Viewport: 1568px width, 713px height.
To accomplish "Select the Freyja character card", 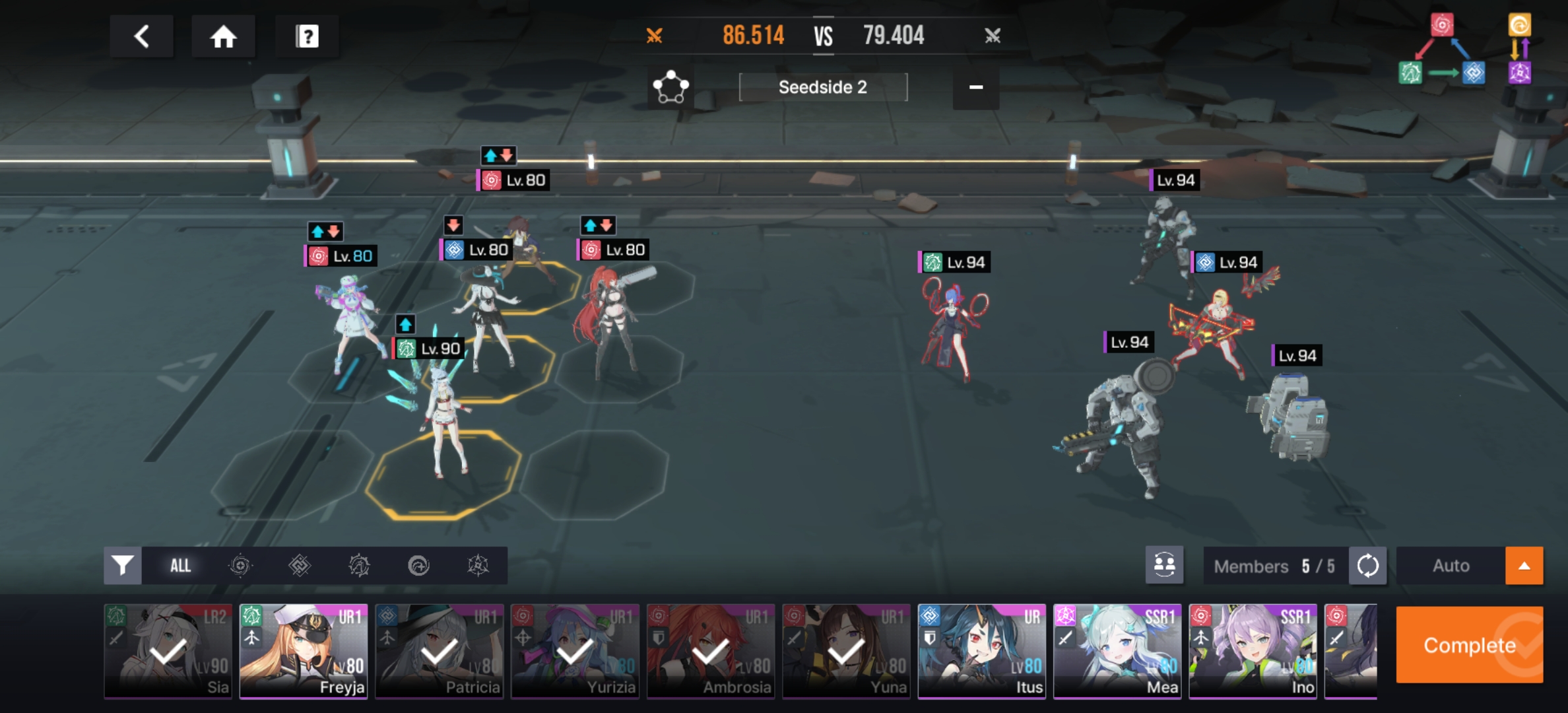I will pyautogui.click(x=304, y=651).
